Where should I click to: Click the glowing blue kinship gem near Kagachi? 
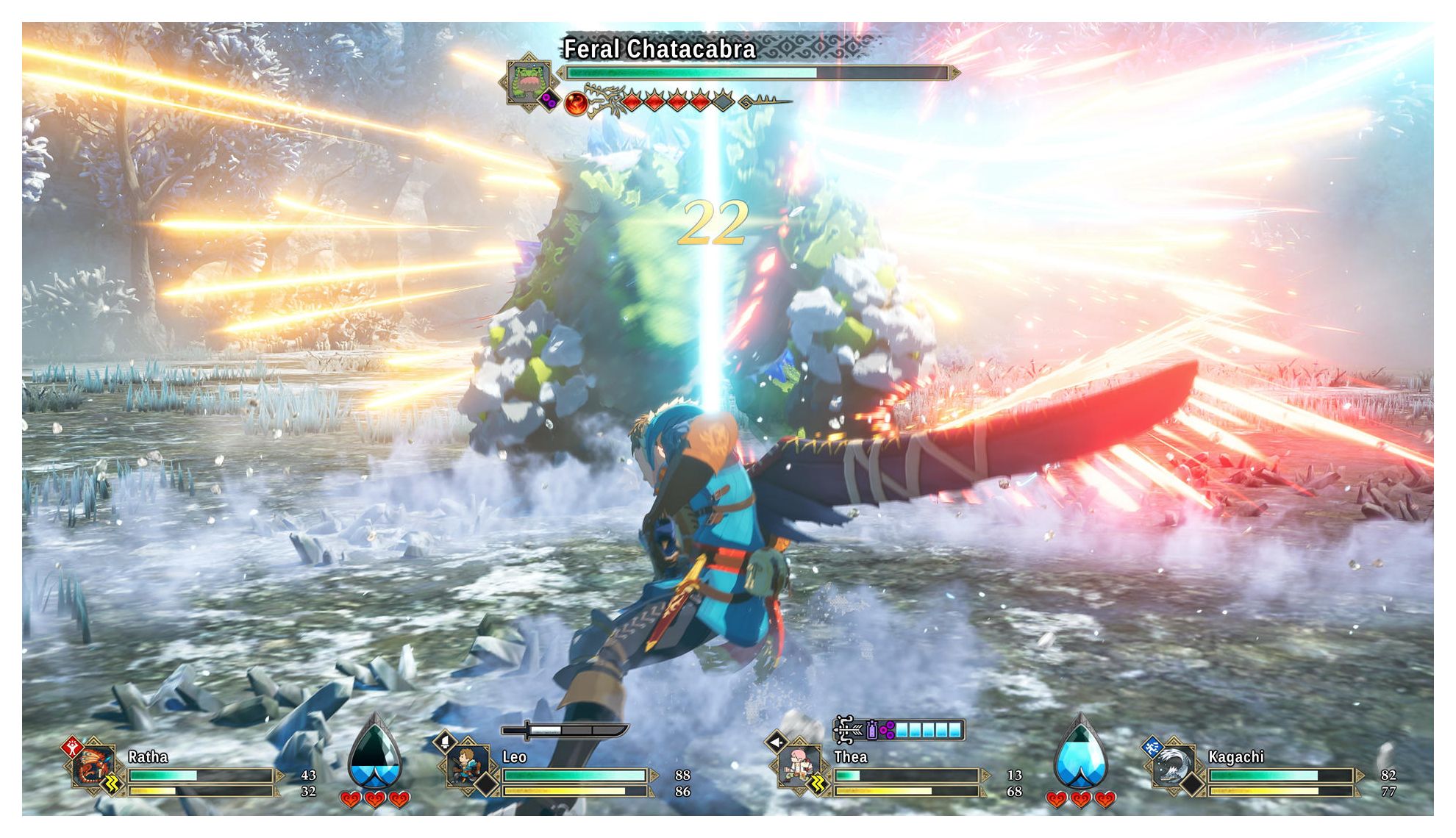tap(1080, 753)
